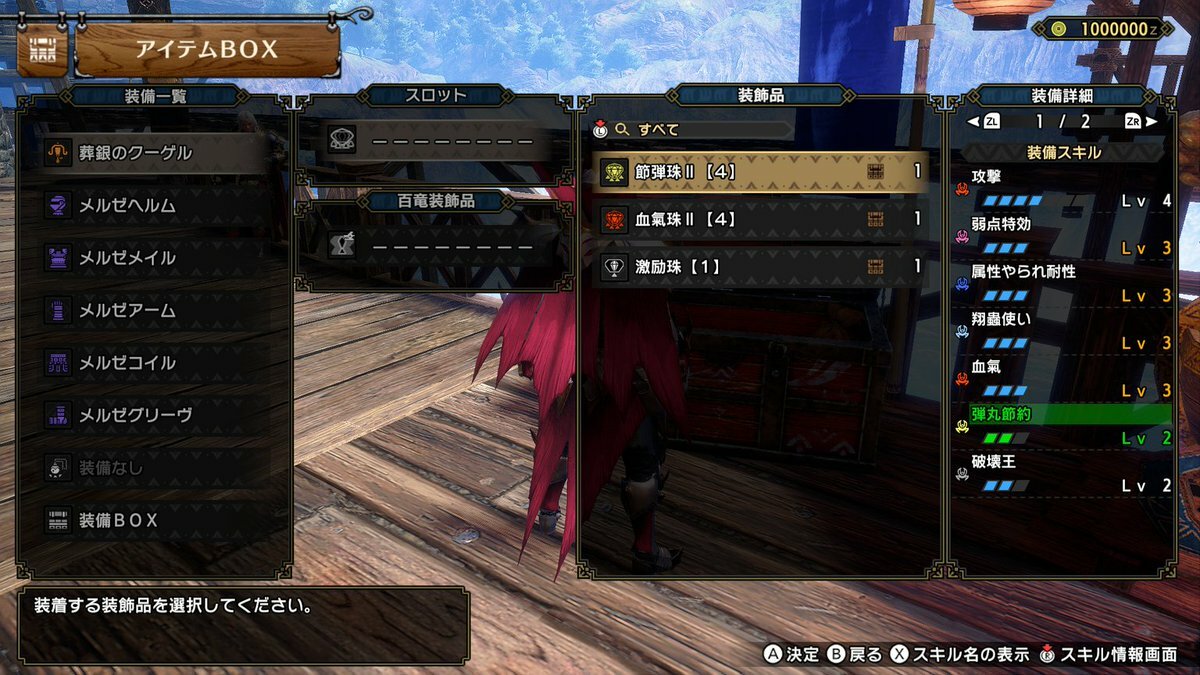The image size is (1200, 675).
Task: Pick 激励珠【1】 decoration
Action: tap(761, 266)
